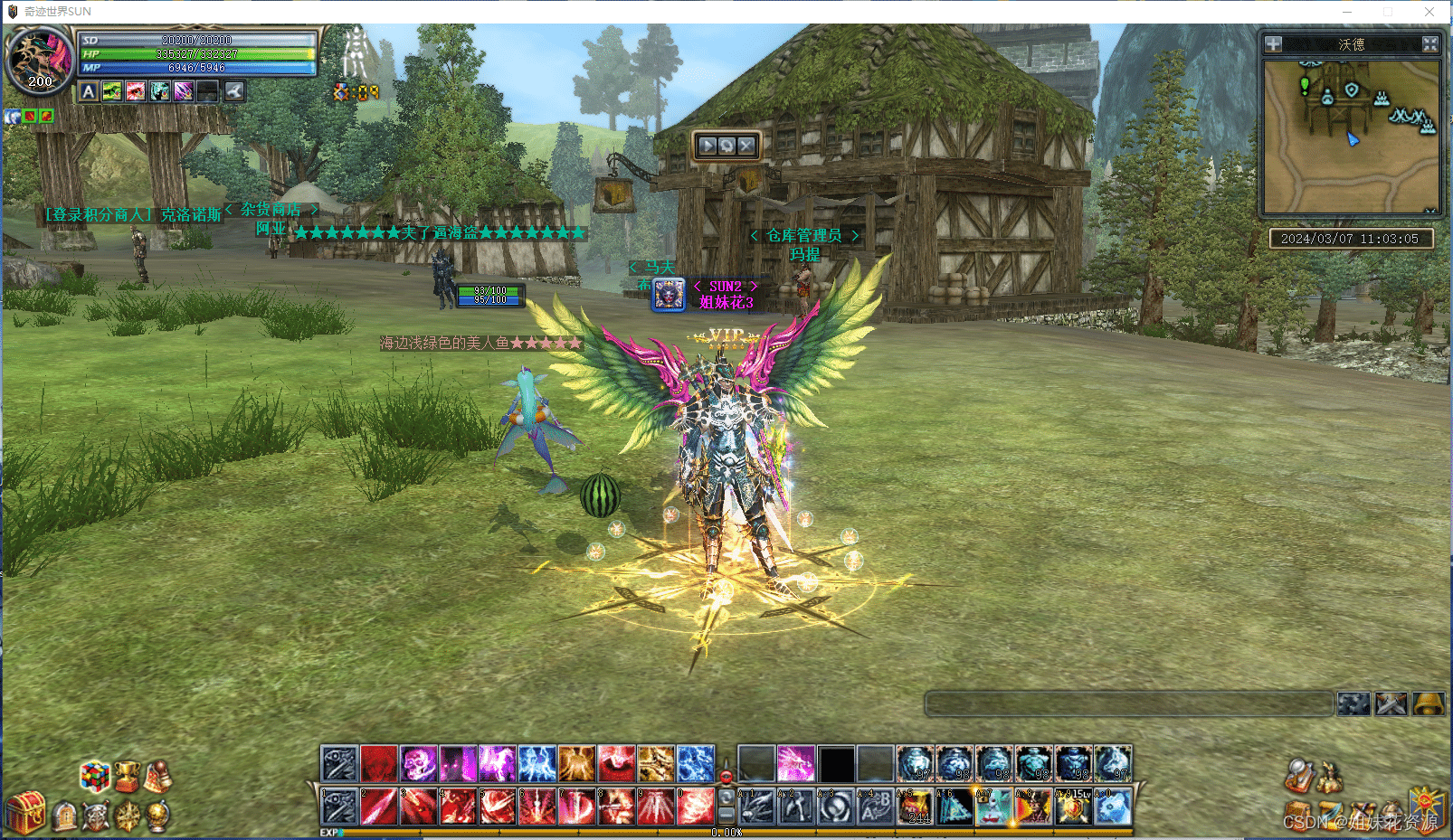1453x840 pixels.
Task: Click the character portrait showing level 200
Action: (x=38, y=59)
